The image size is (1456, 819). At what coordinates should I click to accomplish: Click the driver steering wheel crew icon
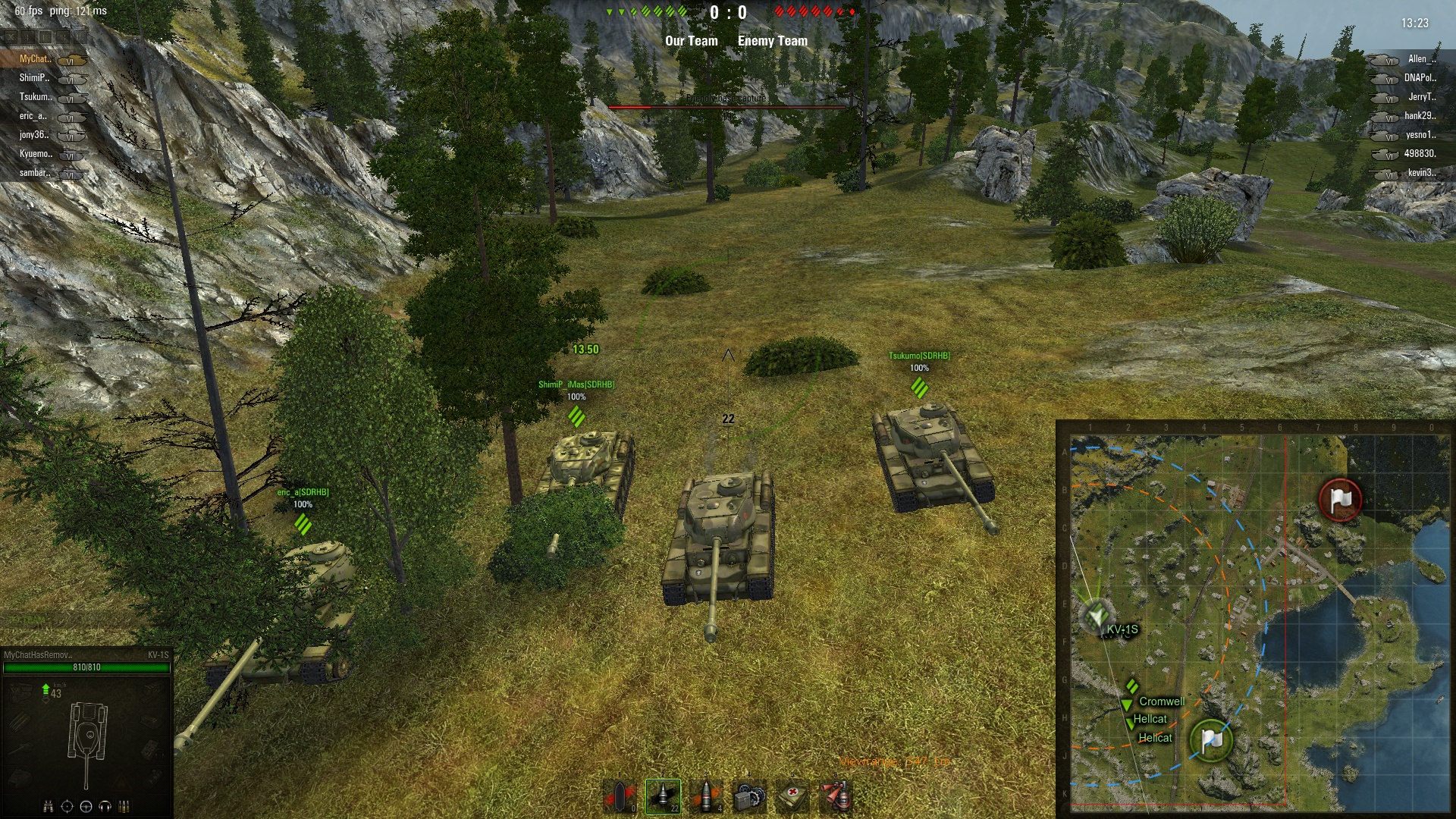coord(86,806)
